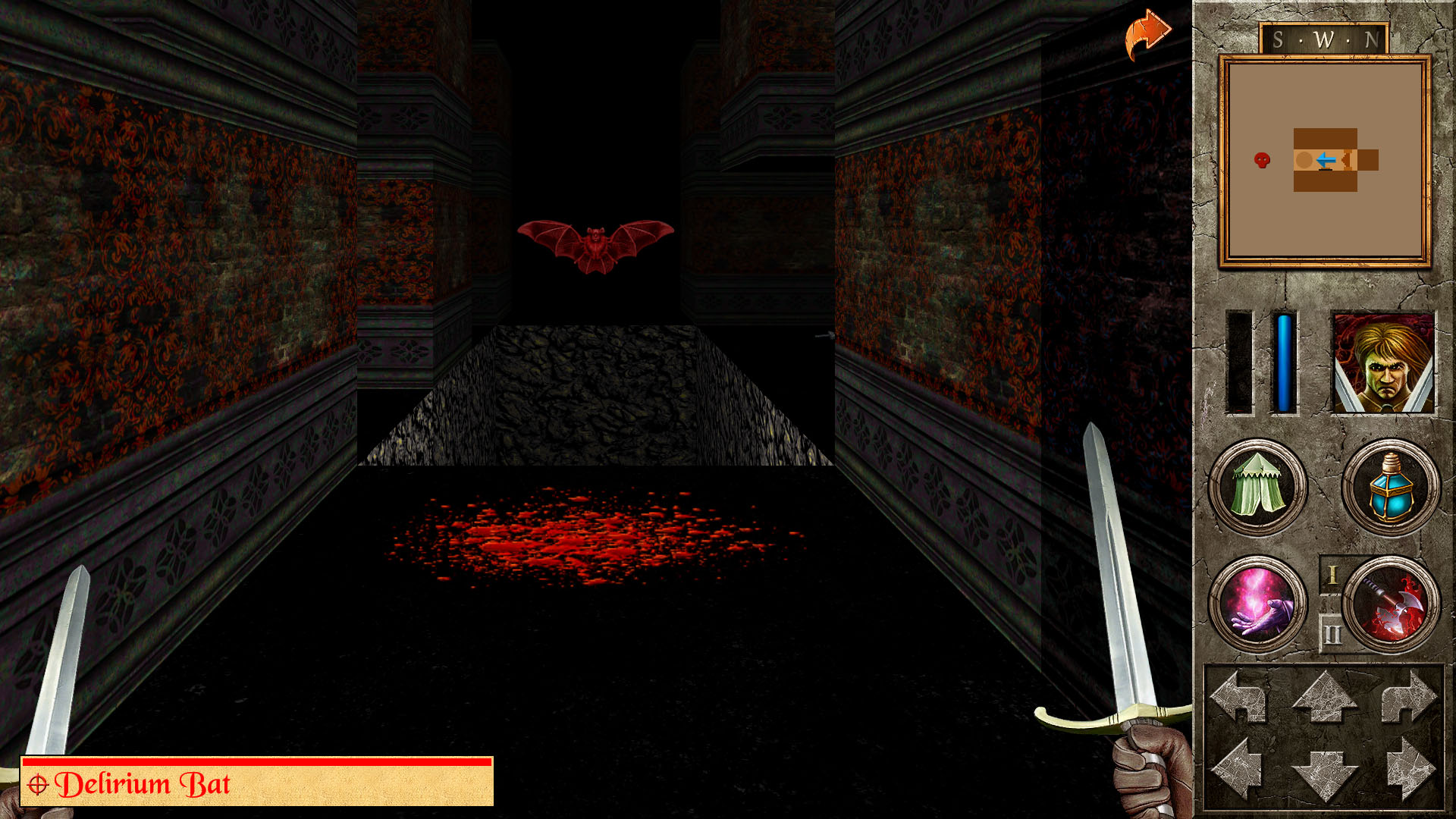Open the dungeon minimap
1456x819 pixels.
(x=1325, y=161)
